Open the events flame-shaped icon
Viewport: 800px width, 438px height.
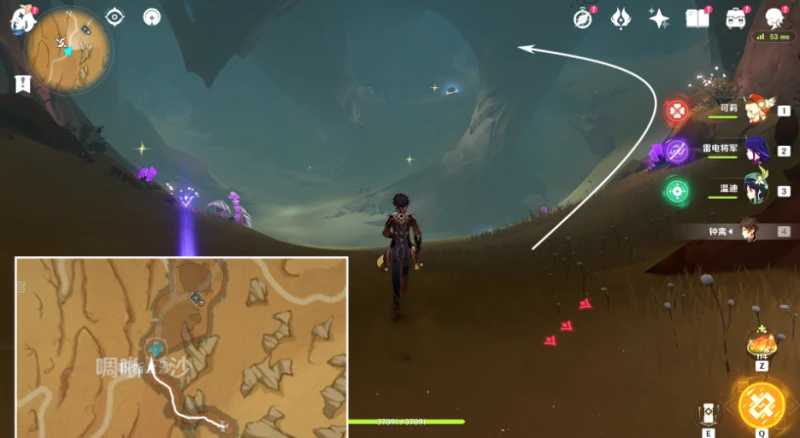(620, 18)
